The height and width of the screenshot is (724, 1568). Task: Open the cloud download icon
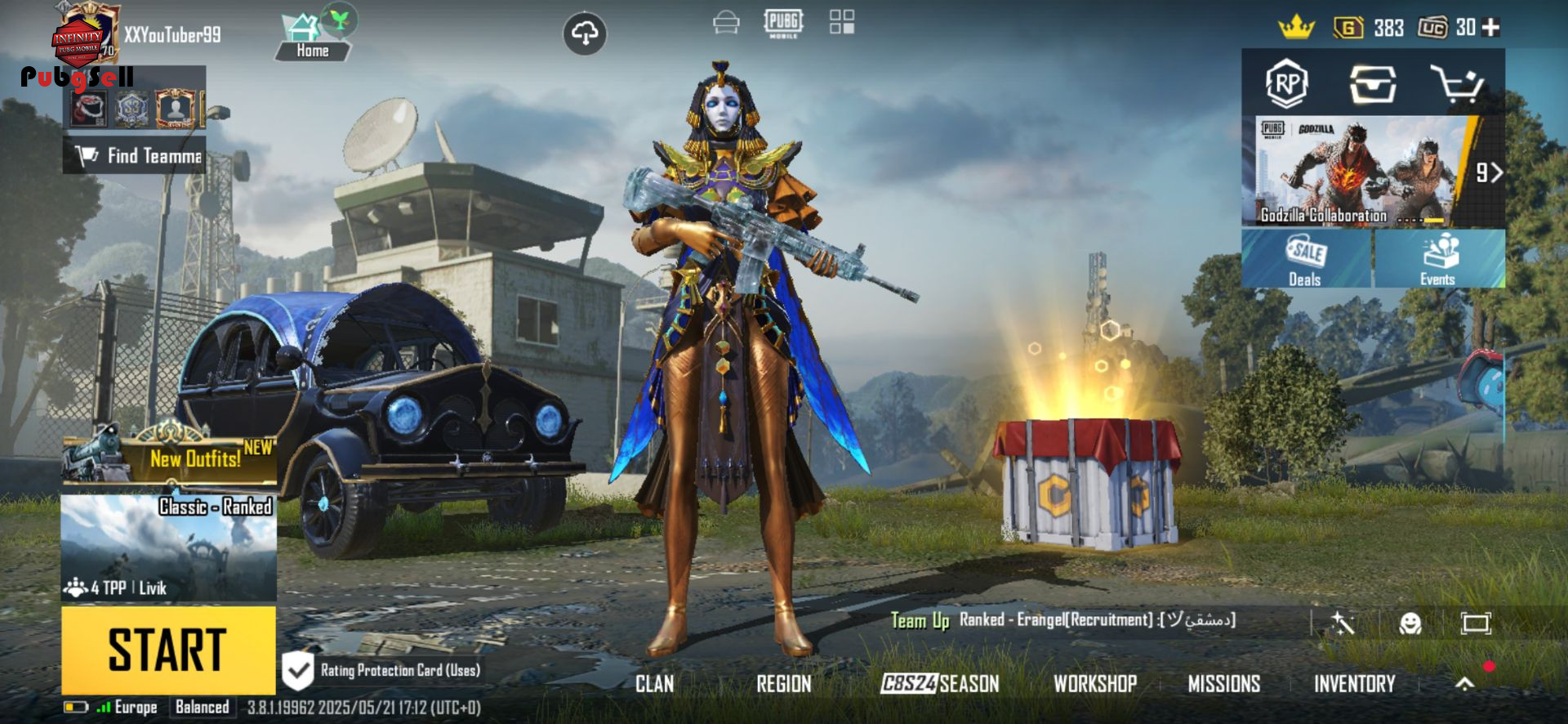click(585, 34)
